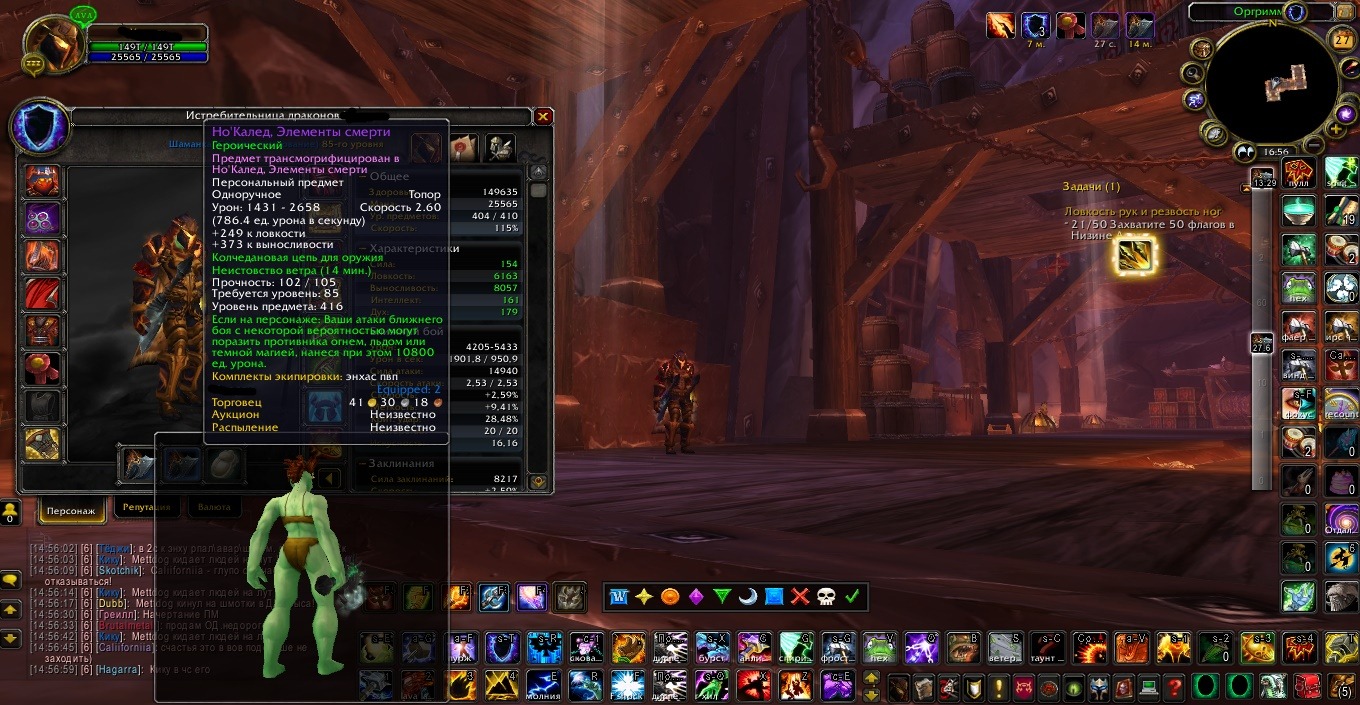Open the calendar showing day 27
This screenshot has height=705, width=1360.
(x=1342, y=40)
